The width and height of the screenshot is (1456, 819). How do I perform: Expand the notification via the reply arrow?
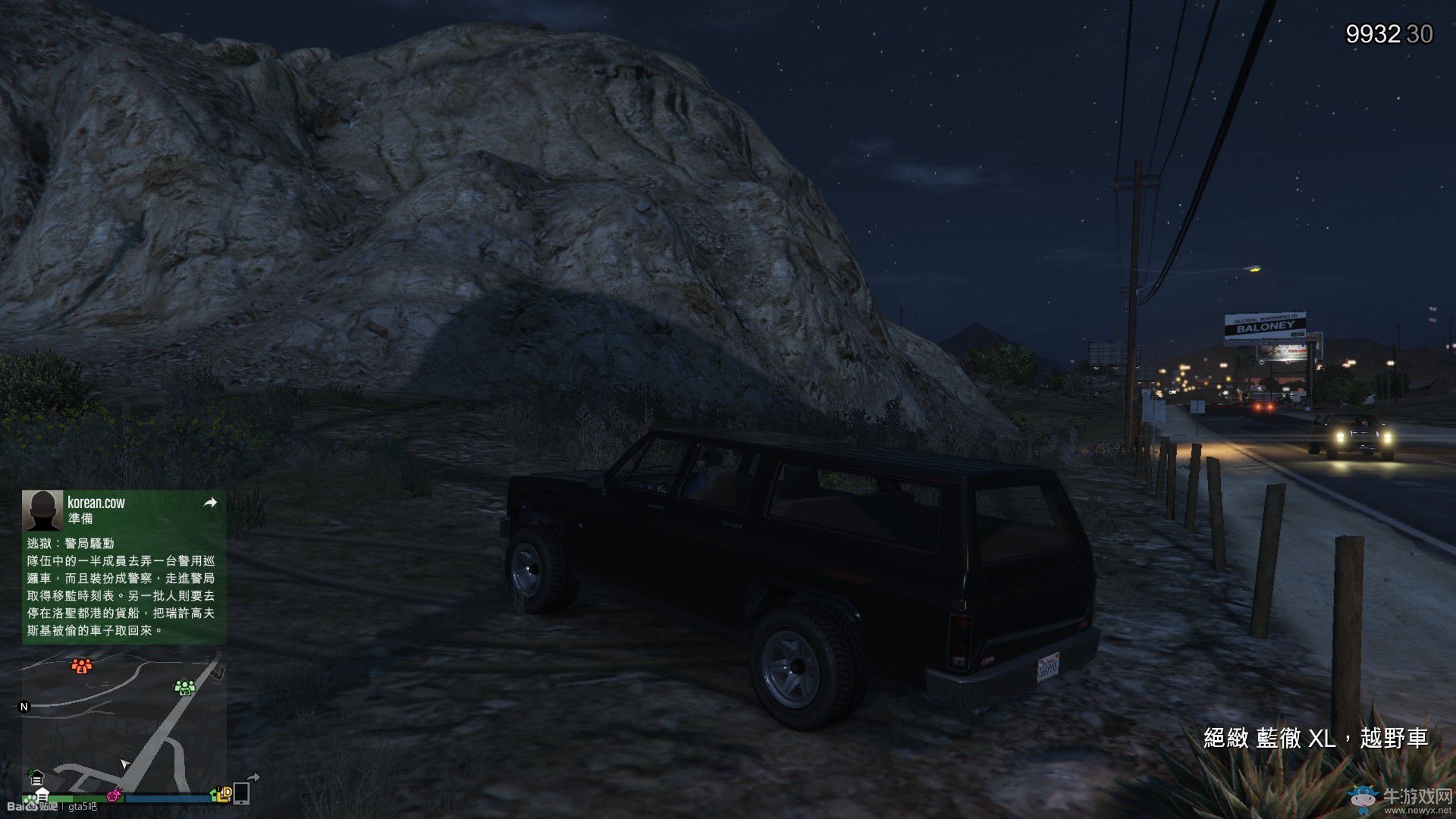[x=210, y=503]
